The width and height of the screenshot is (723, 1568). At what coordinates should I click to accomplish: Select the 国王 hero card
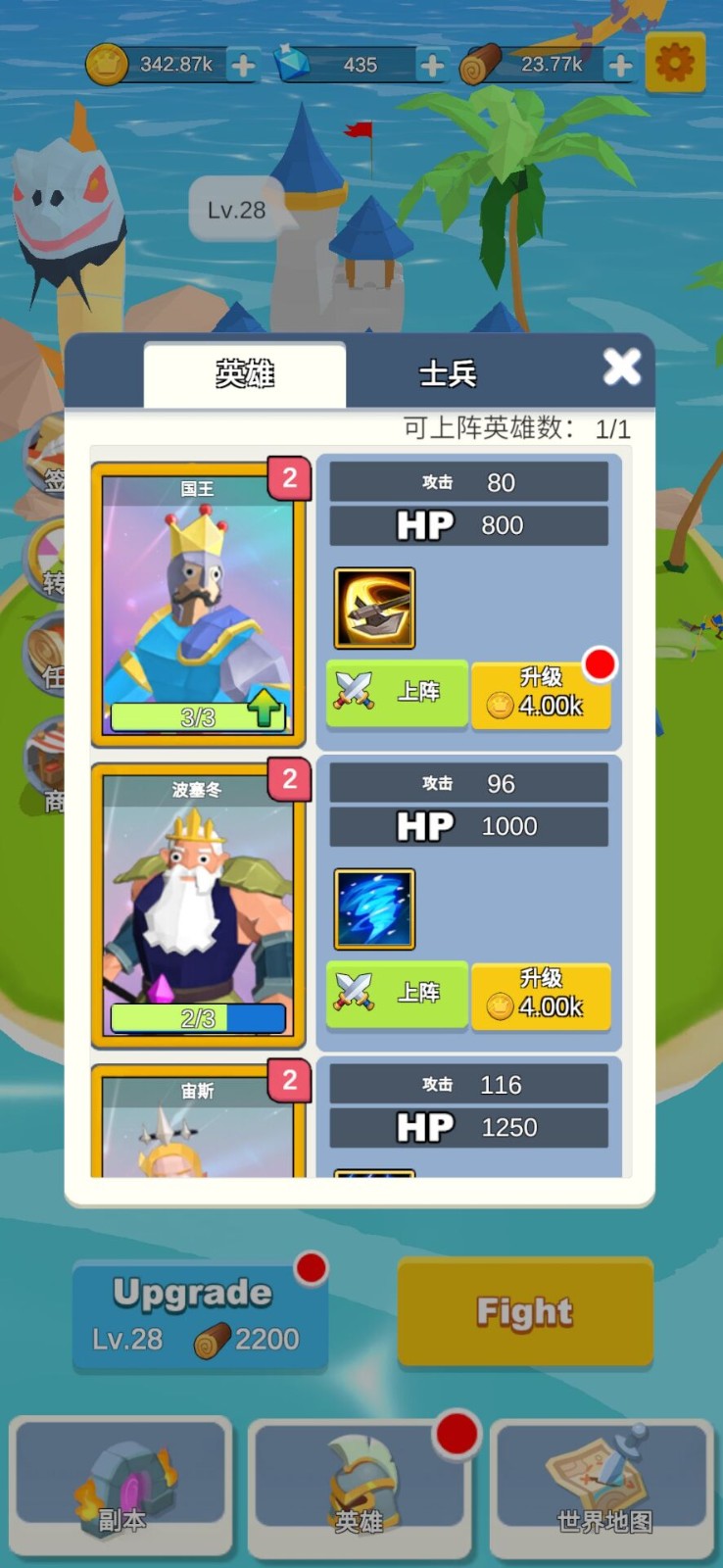198,604
